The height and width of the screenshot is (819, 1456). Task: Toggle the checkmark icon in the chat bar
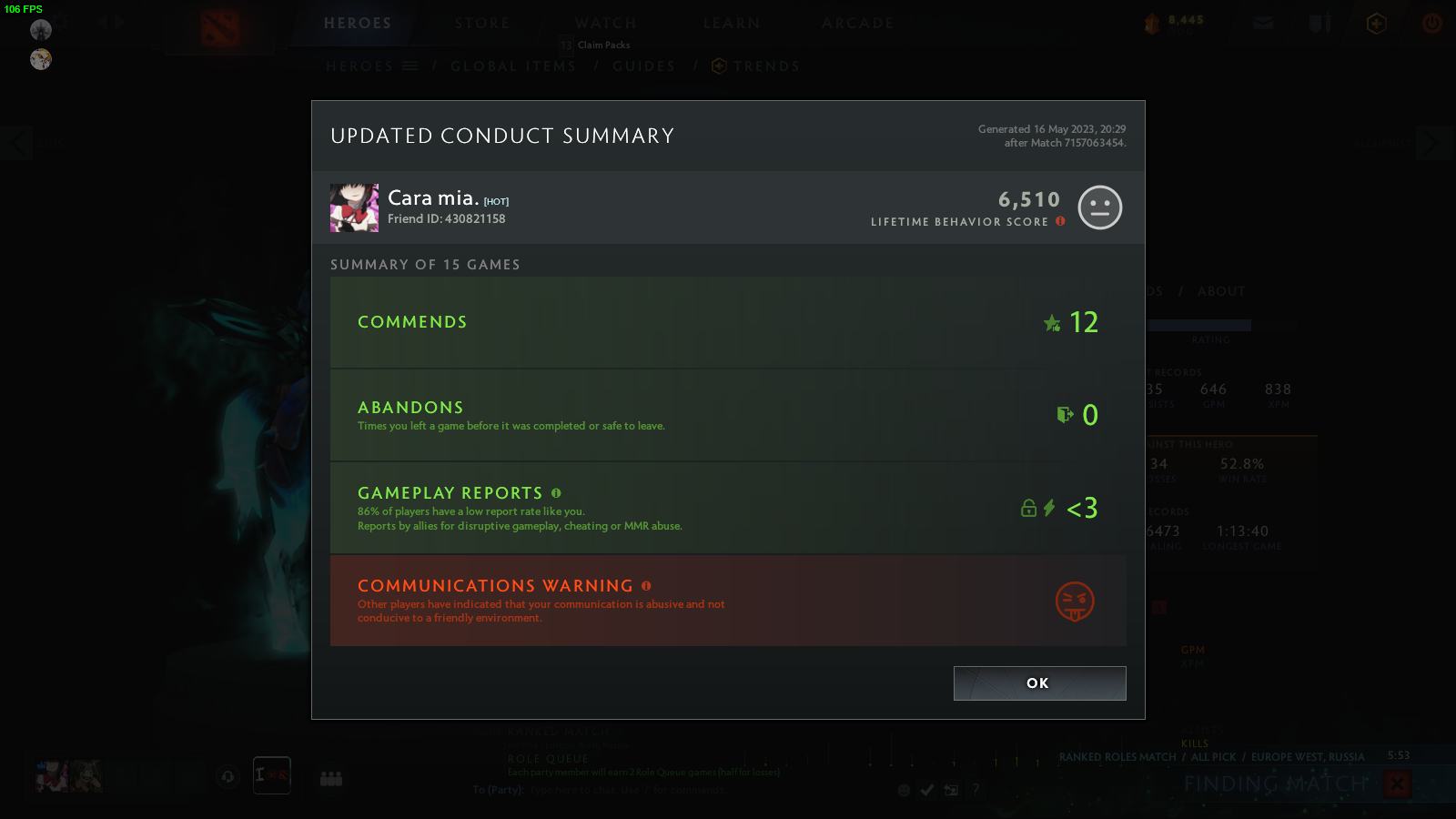[926, 791]
